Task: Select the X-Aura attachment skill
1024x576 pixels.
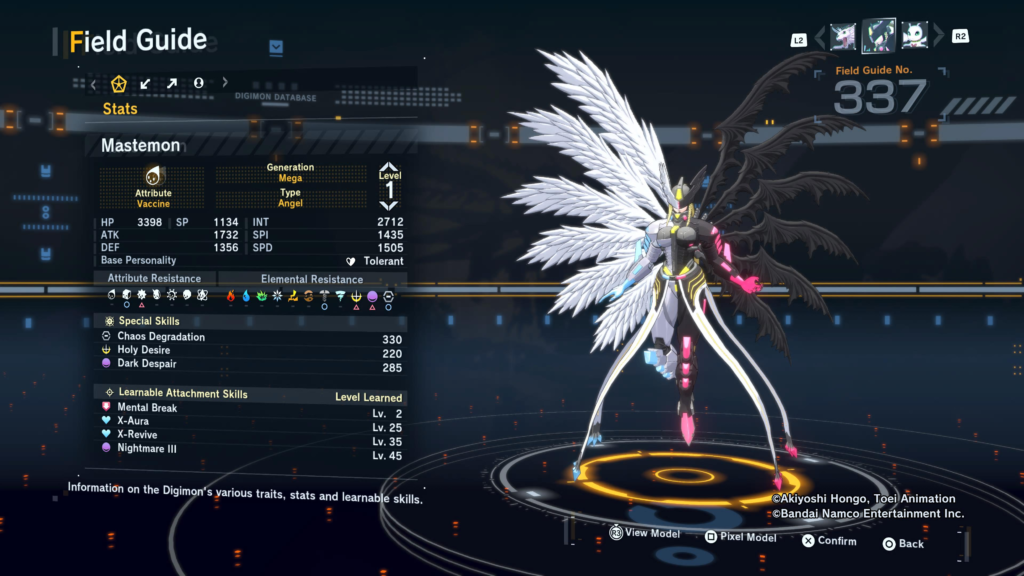Action: tap(133, 421)
